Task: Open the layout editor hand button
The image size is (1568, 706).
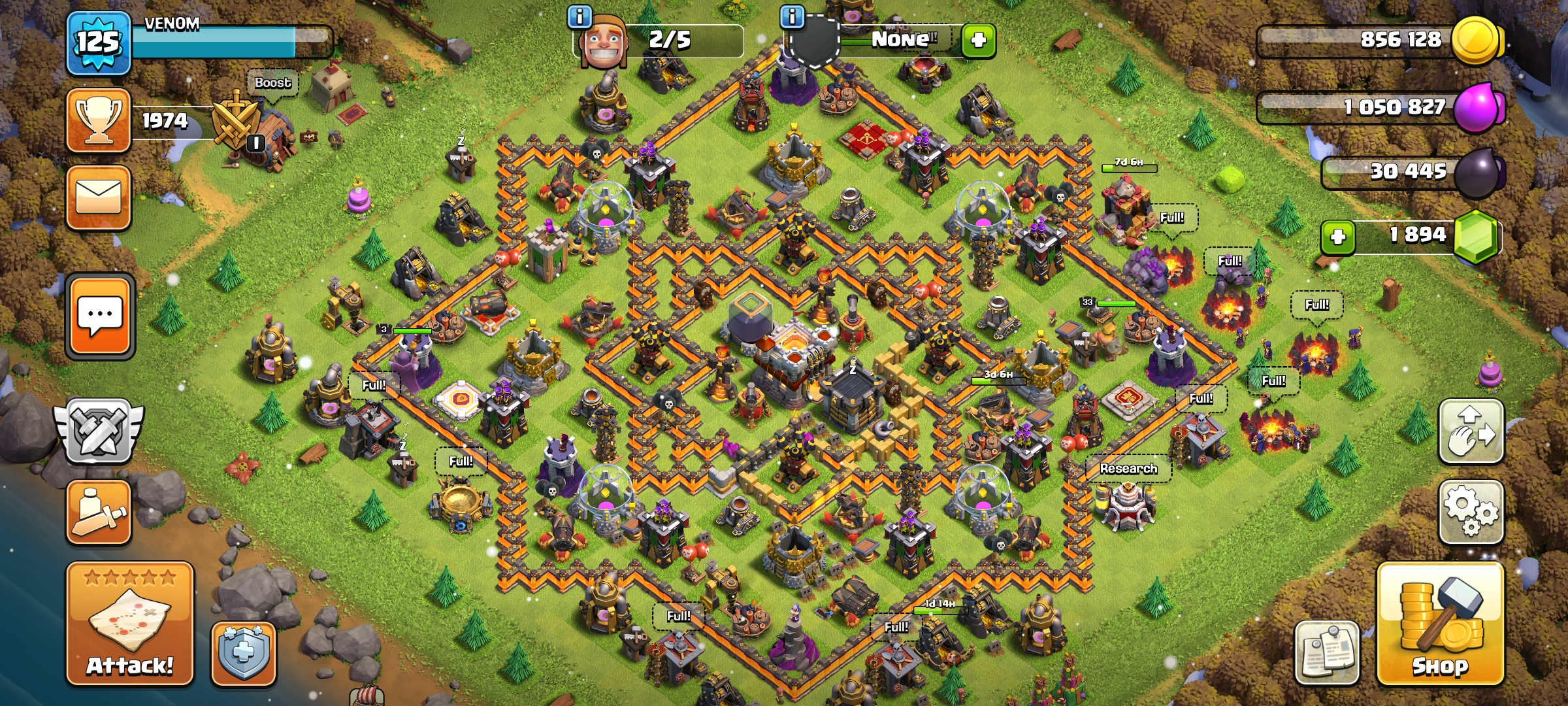Action: 1471,431
